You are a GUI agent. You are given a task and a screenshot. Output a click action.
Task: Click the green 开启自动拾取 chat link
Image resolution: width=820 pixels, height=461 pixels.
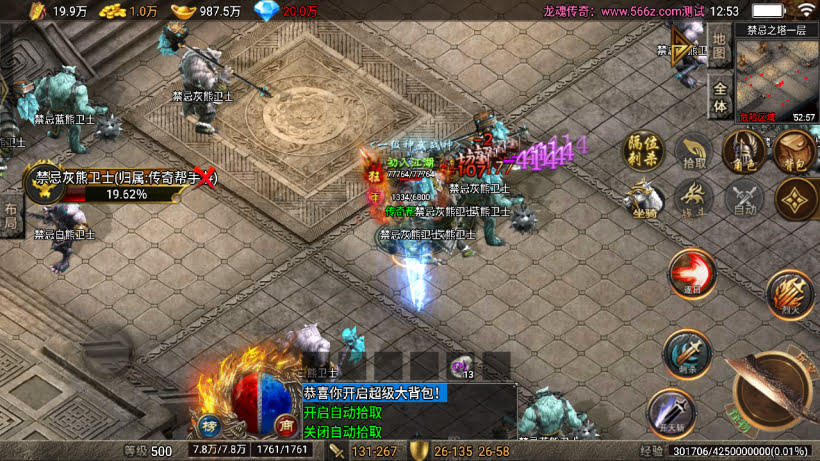342,413
